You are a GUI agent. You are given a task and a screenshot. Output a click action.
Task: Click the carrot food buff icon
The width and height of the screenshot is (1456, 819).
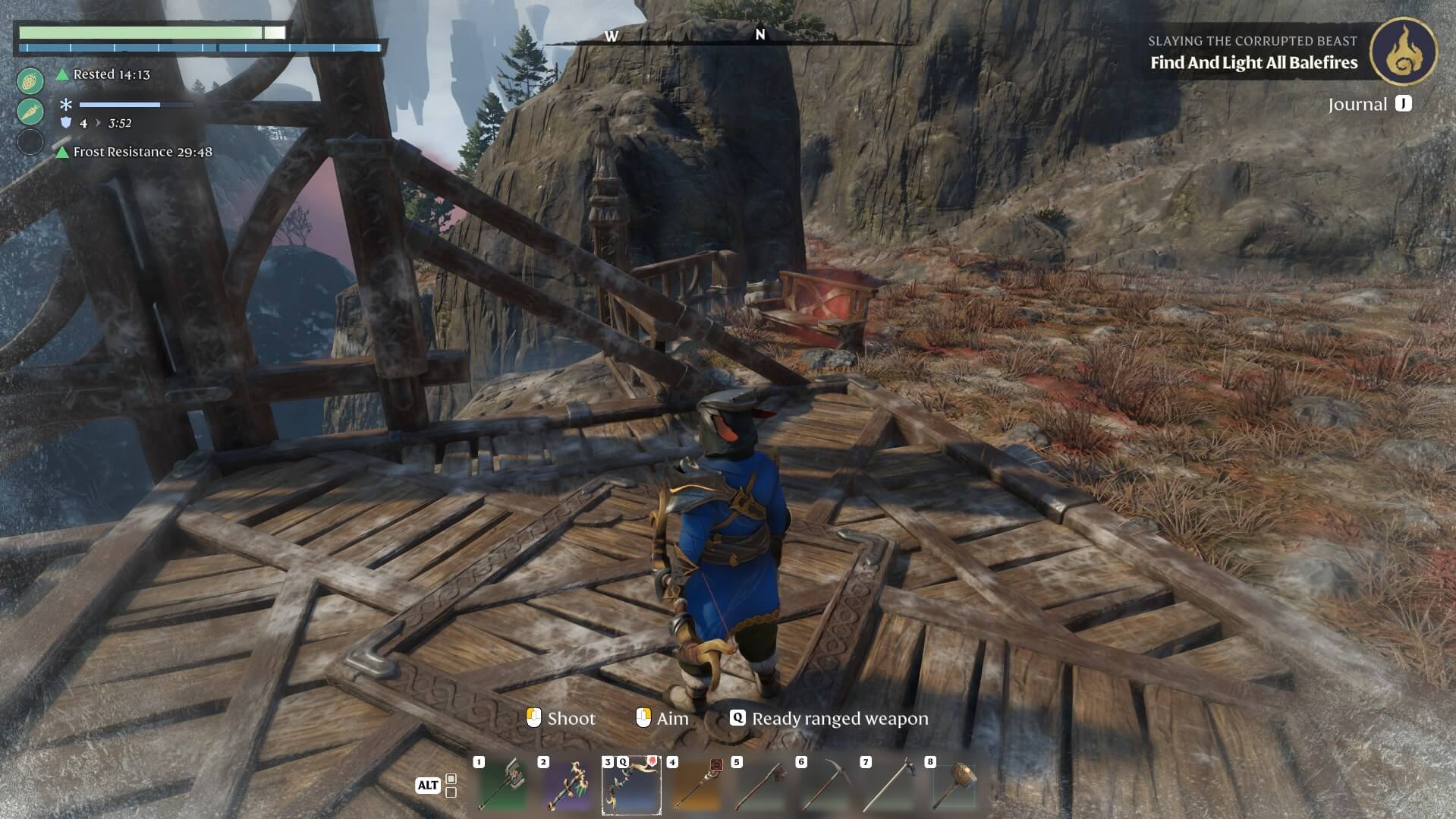point(30,112)
